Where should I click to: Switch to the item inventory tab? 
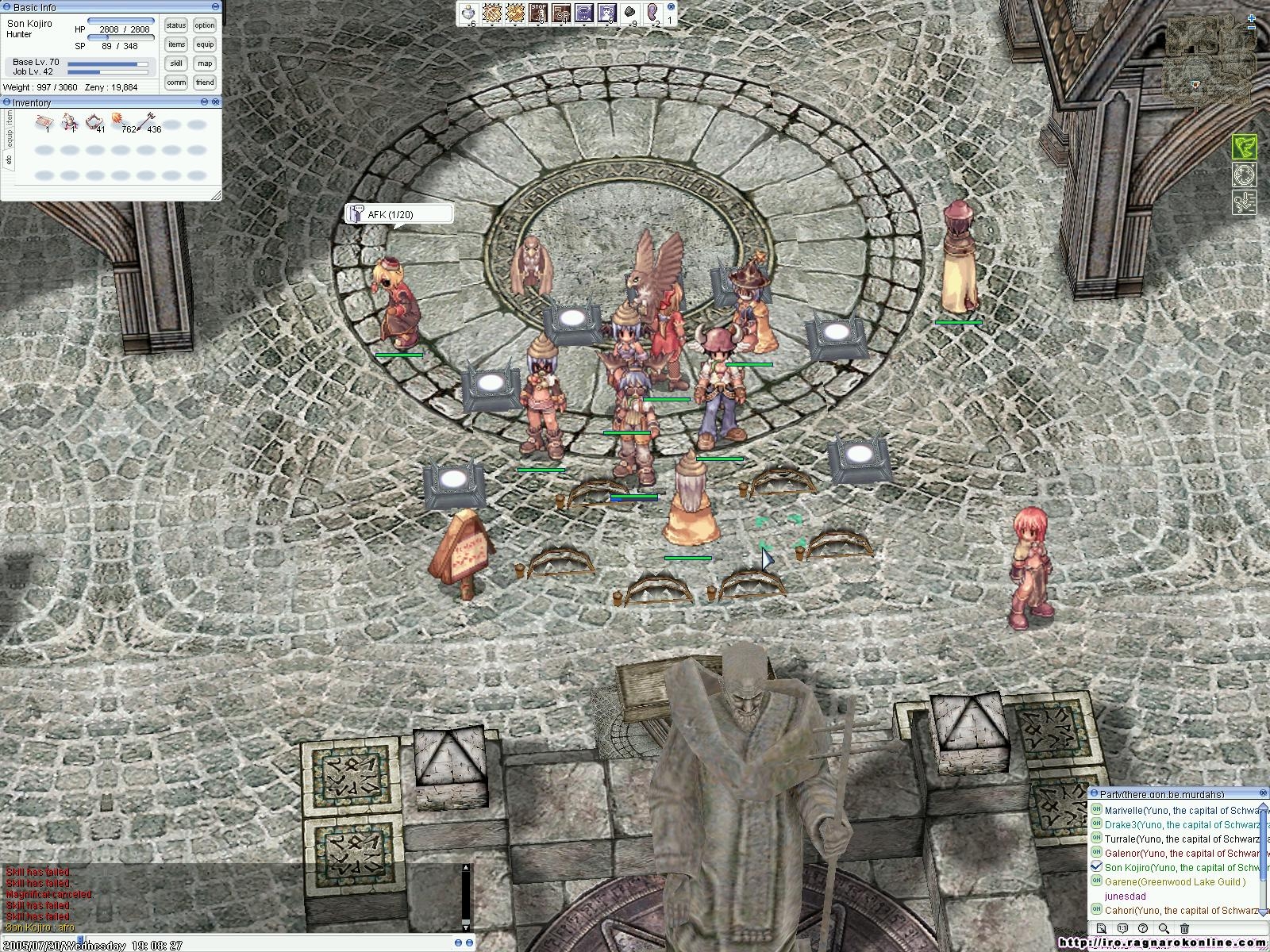10,117
